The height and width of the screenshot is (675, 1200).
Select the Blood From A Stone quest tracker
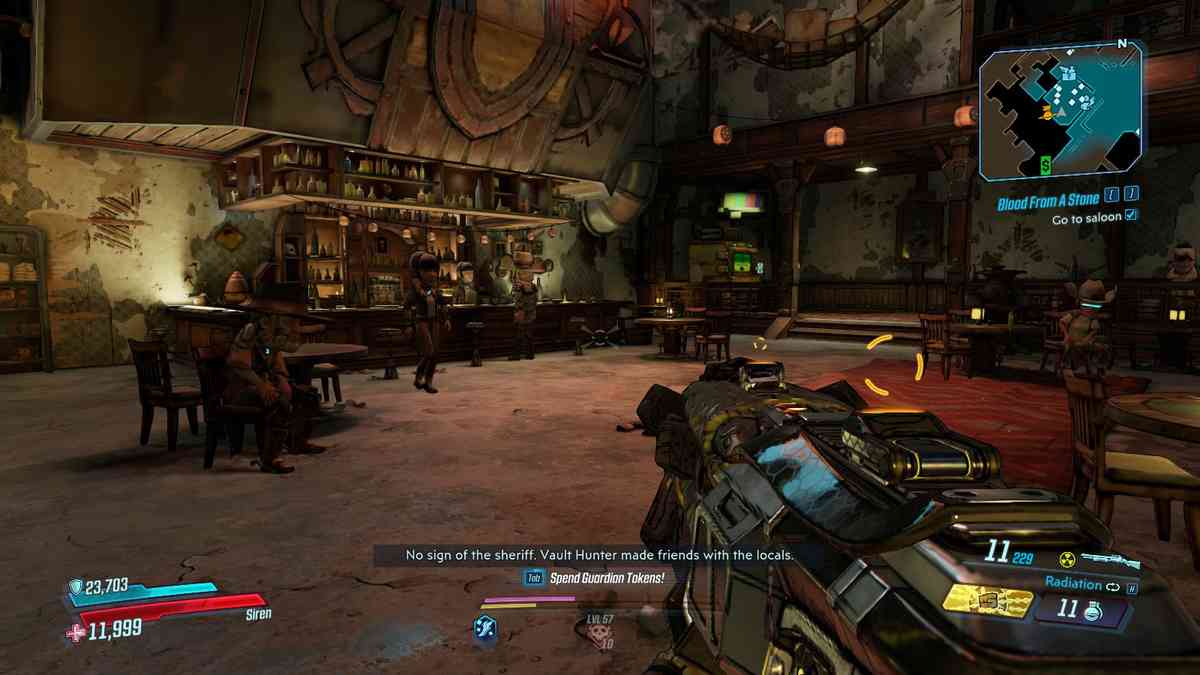(x=1048, y=201)
